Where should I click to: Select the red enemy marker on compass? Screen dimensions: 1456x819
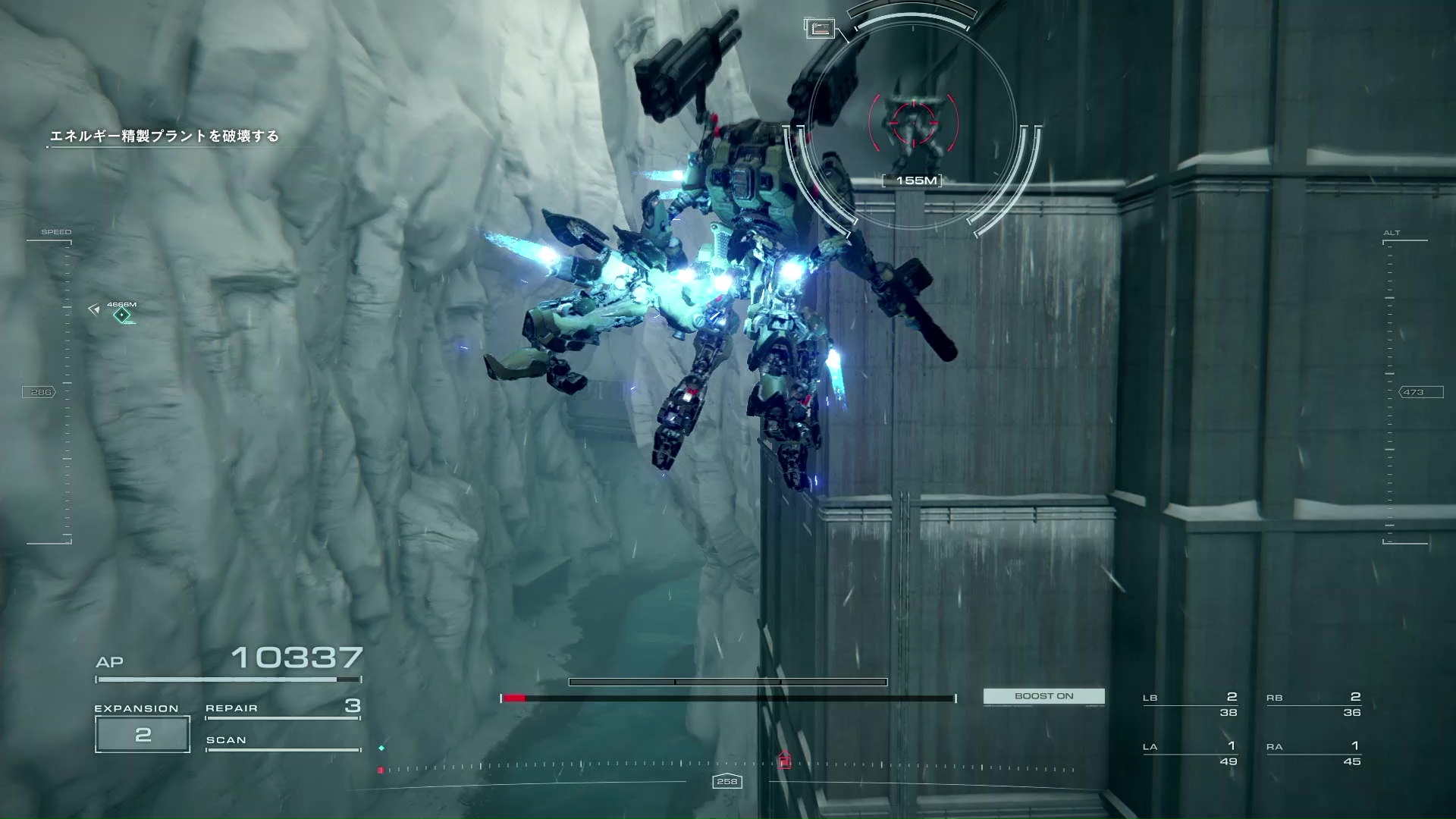[x=784, y=760]
